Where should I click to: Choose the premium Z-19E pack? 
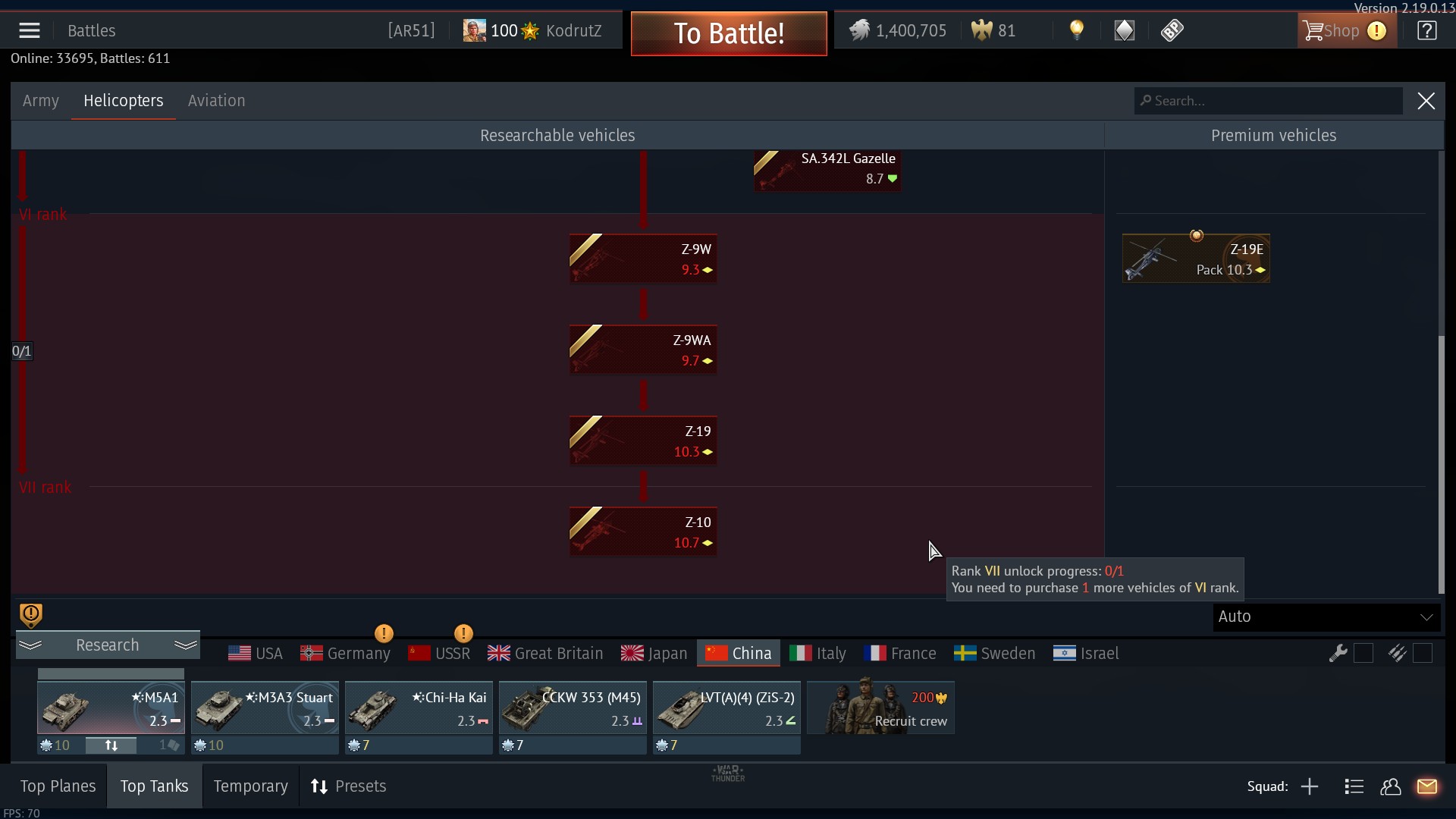click(1196, 259)
